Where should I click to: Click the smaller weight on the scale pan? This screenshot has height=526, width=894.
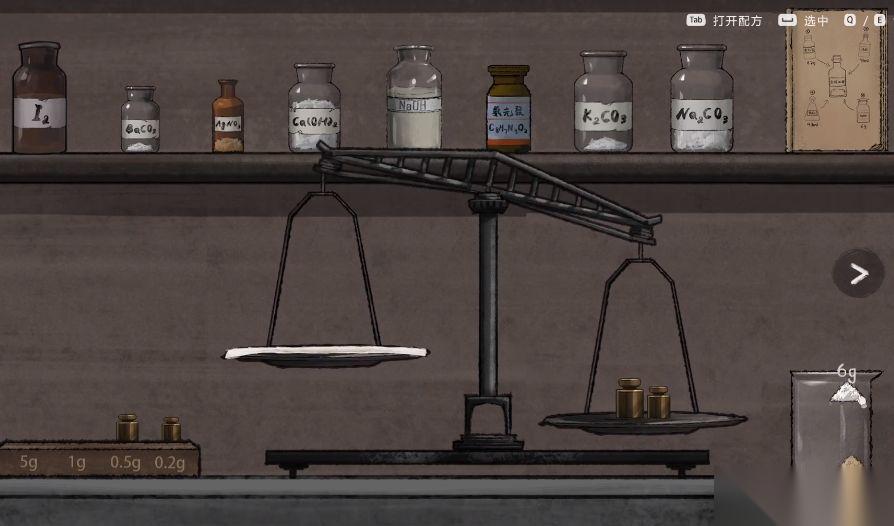pyautogui.click(x=658, y=403)
